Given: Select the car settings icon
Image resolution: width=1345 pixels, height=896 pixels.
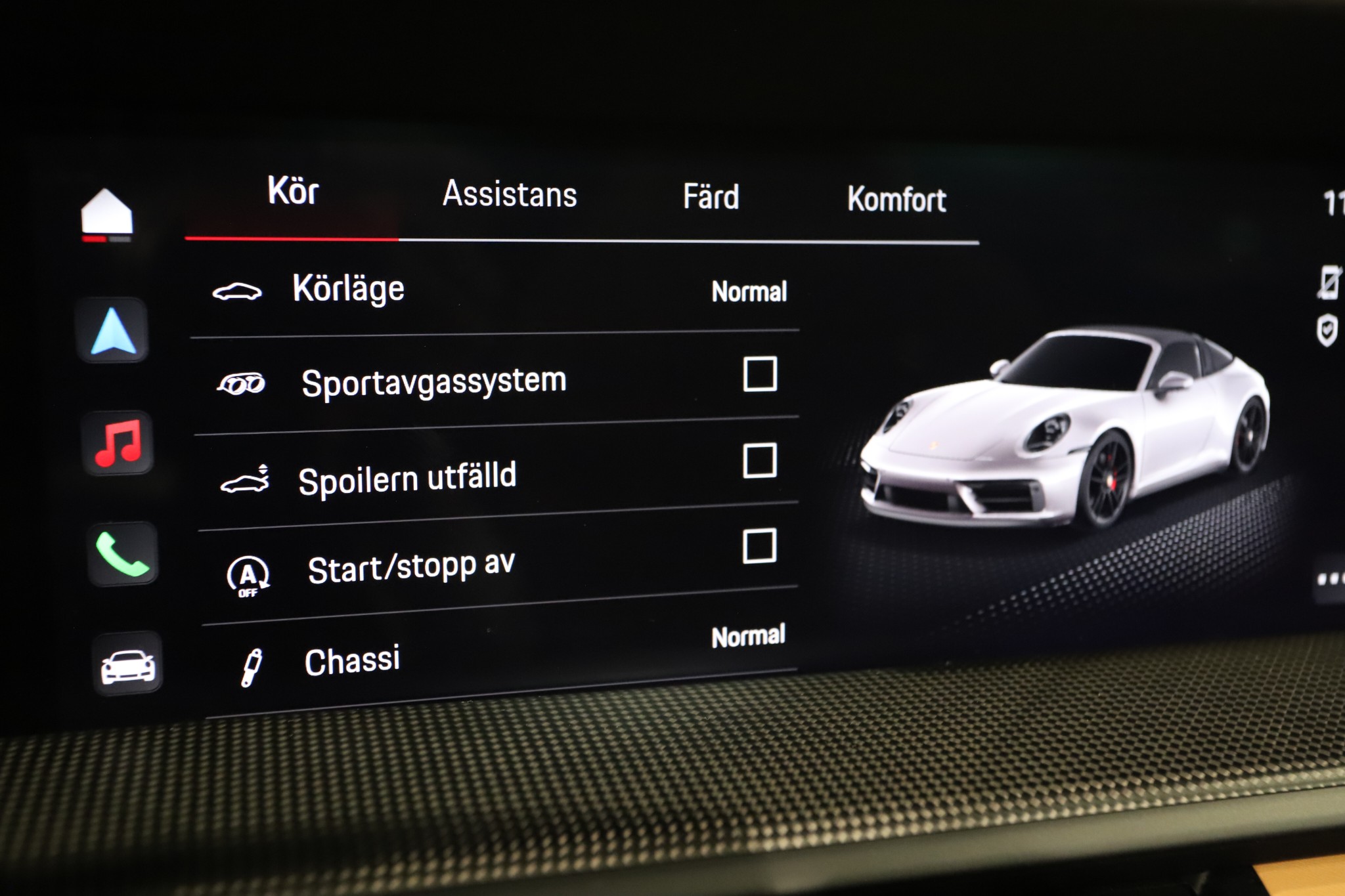Looking at the screenshot, I should coord(127,665).
